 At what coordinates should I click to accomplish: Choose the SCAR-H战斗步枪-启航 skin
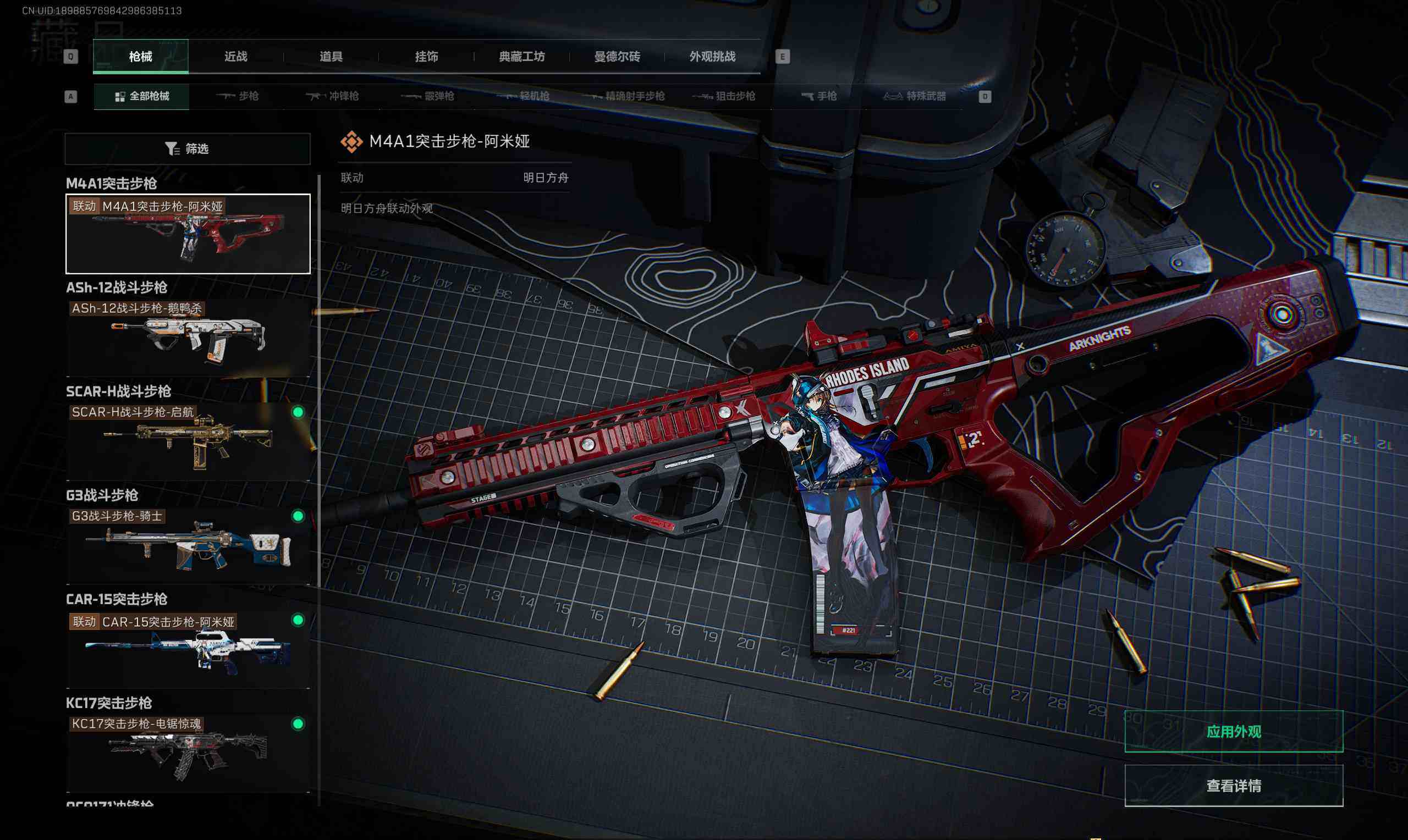click(x=188, y=441)
